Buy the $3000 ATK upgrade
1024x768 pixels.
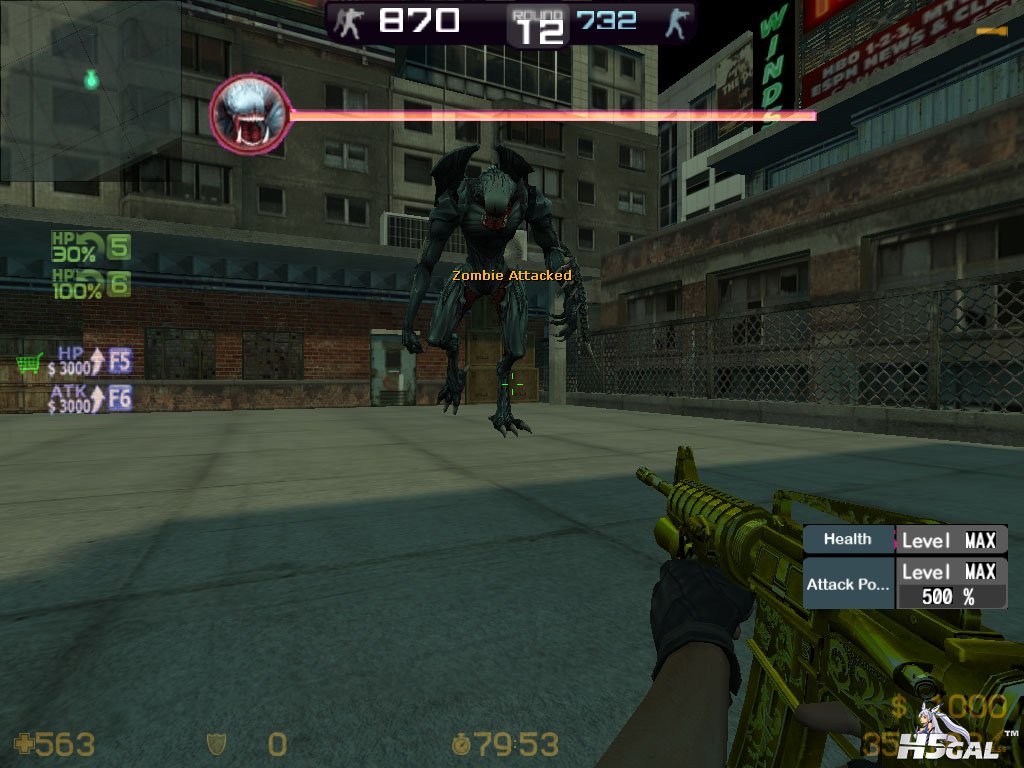(x=92, y=398)
